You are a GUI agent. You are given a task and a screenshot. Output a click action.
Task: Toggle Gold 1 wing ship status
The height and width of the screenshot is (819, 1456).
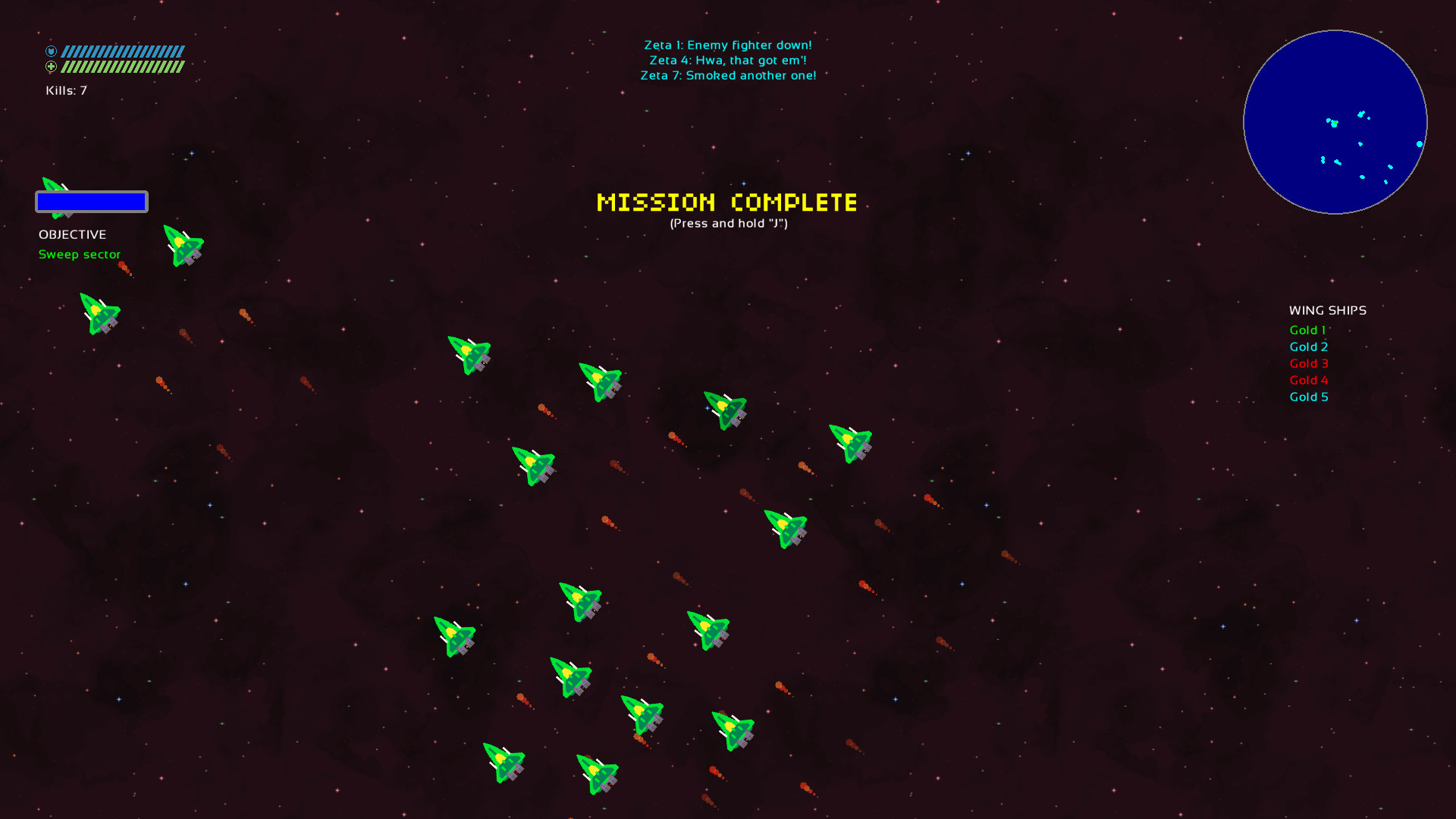pos(1307,330)
